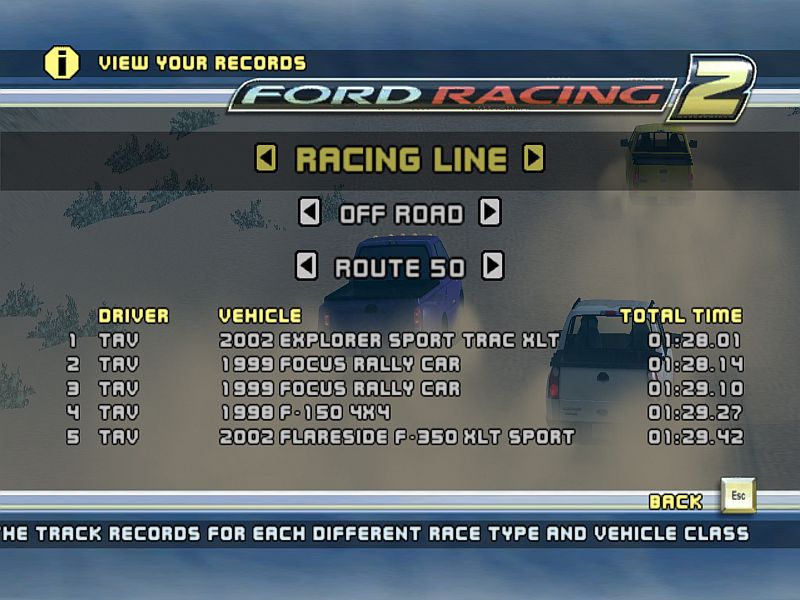Image resolution: width=800 pixels, height=600 pixels.
Task: Click the left arrow beside Racing Line
Action: pos(266,158)
